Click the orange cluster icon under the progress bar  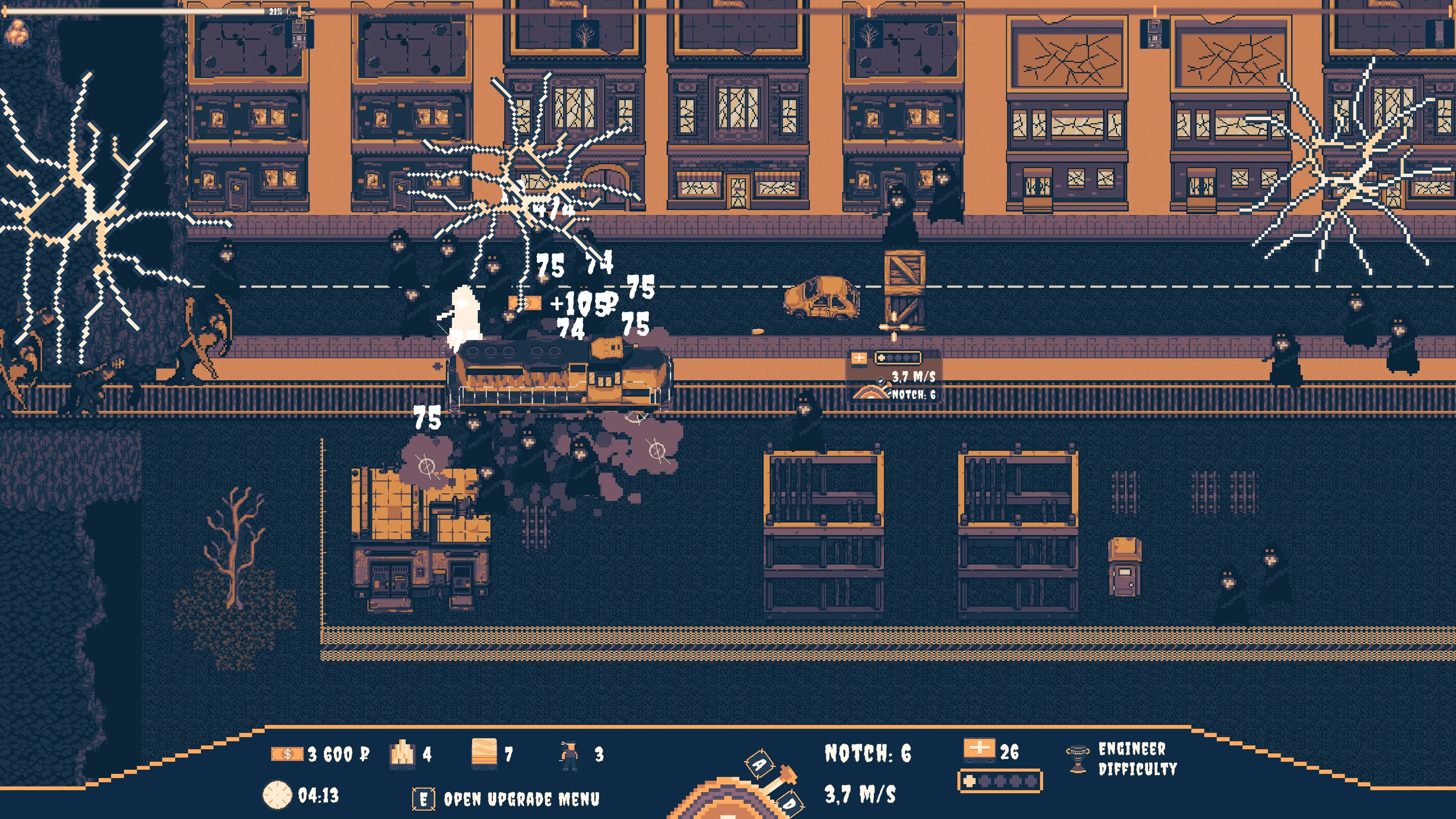(x=17, y=31)
